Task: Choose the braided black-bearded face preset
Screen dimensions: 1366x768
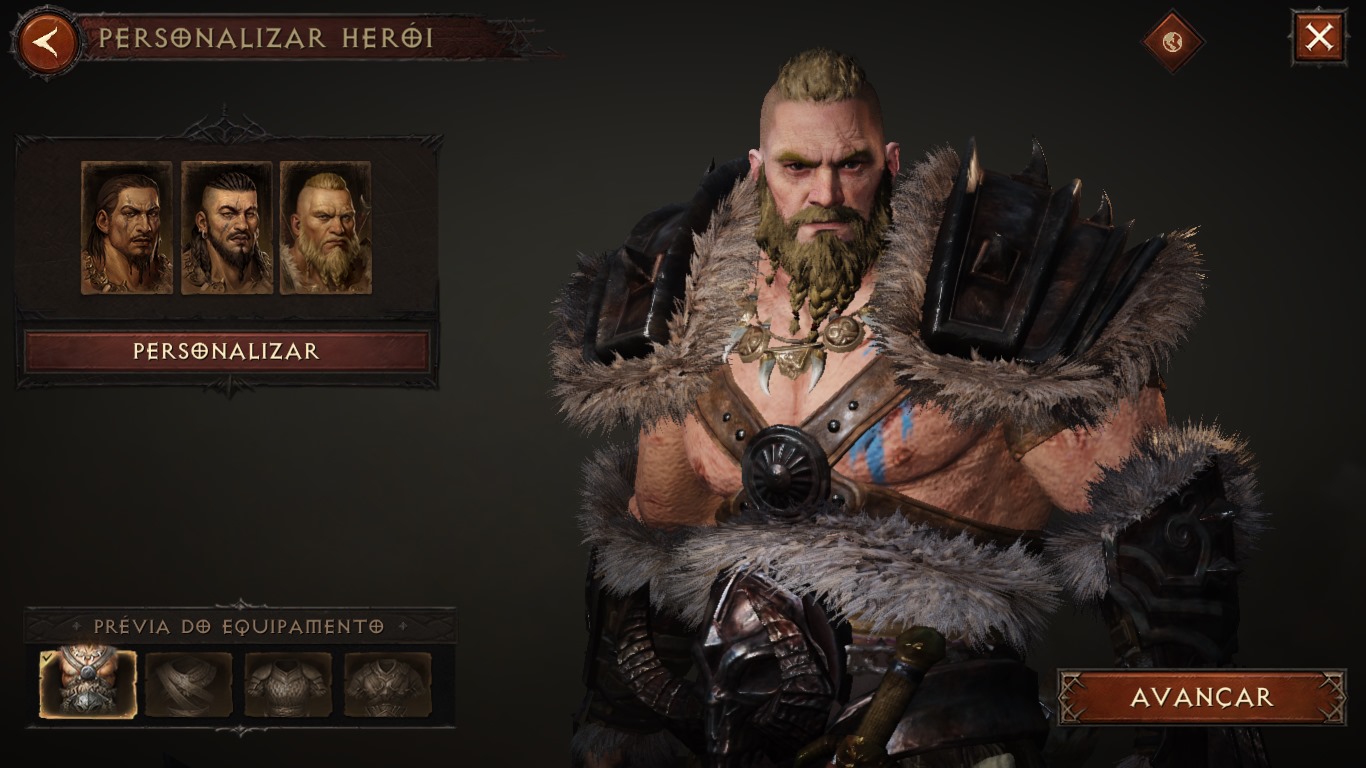Action: (226, 228)
